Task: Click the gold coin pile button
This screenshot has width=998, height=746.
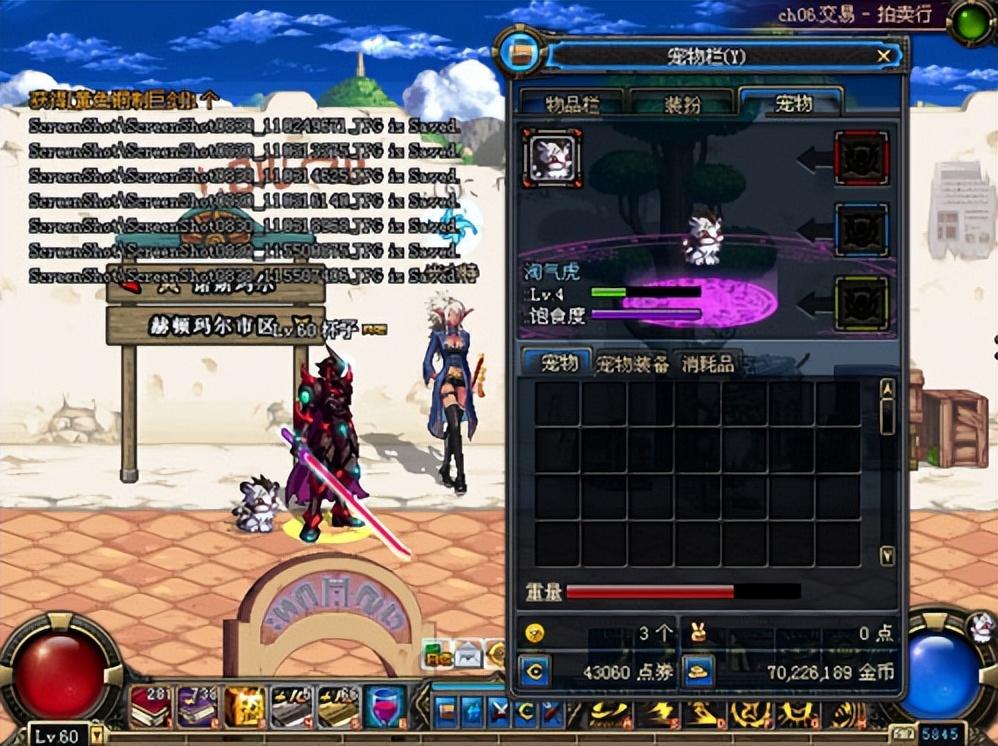Action: coord(698,671)
